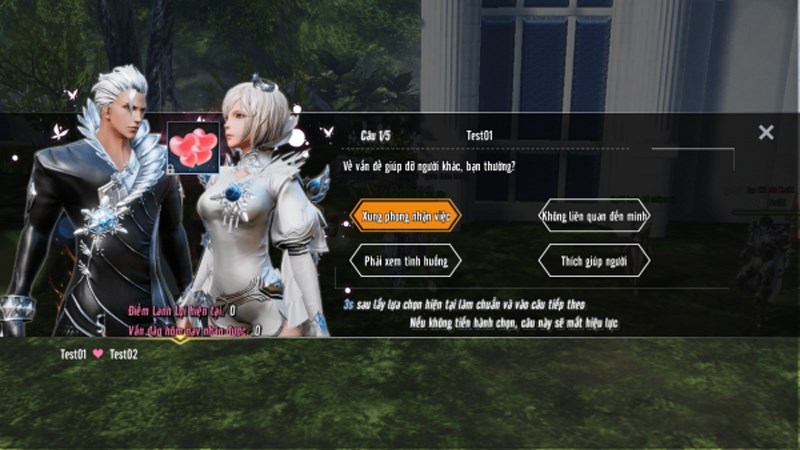Answer with "Thích giúp người"

point(594,260)
